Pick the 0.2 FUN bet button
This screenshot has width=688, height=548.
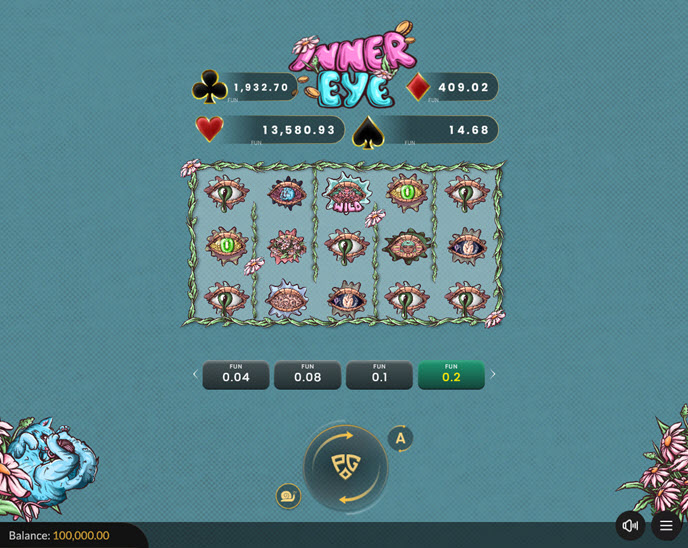click(x=451, y=375)
